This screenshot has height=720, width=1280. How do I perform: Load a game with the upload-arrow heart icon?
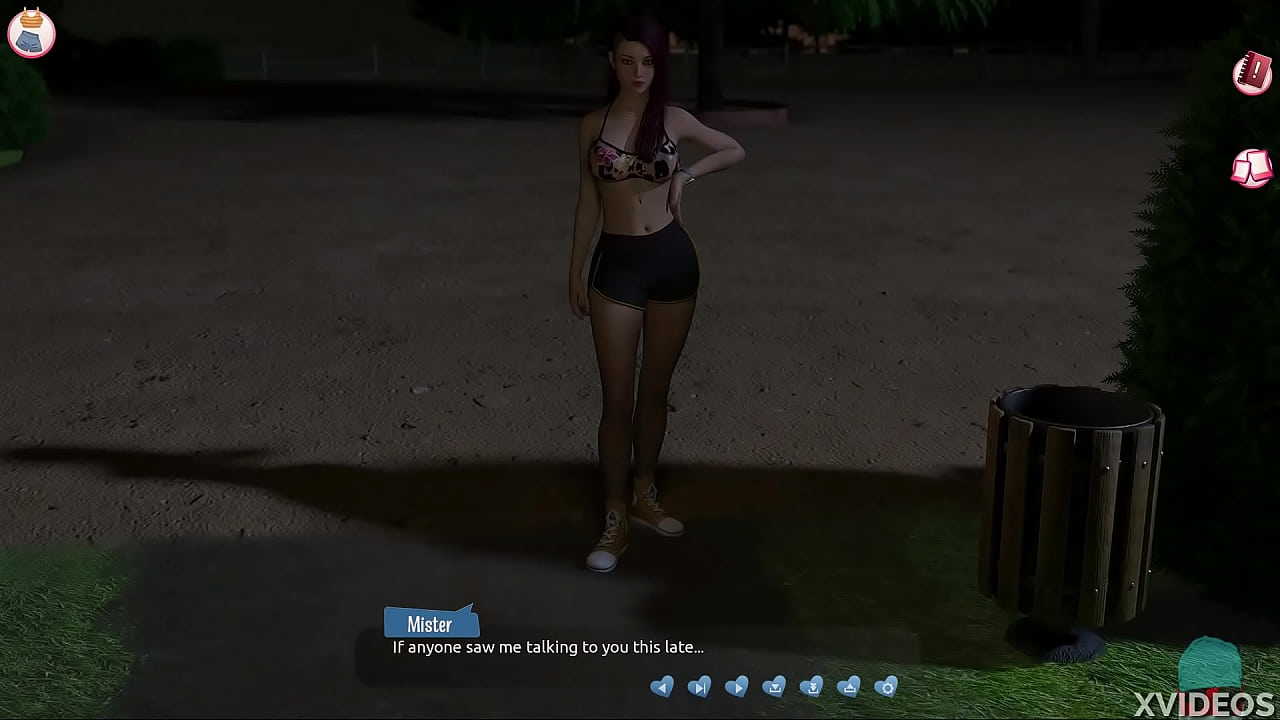848,687
